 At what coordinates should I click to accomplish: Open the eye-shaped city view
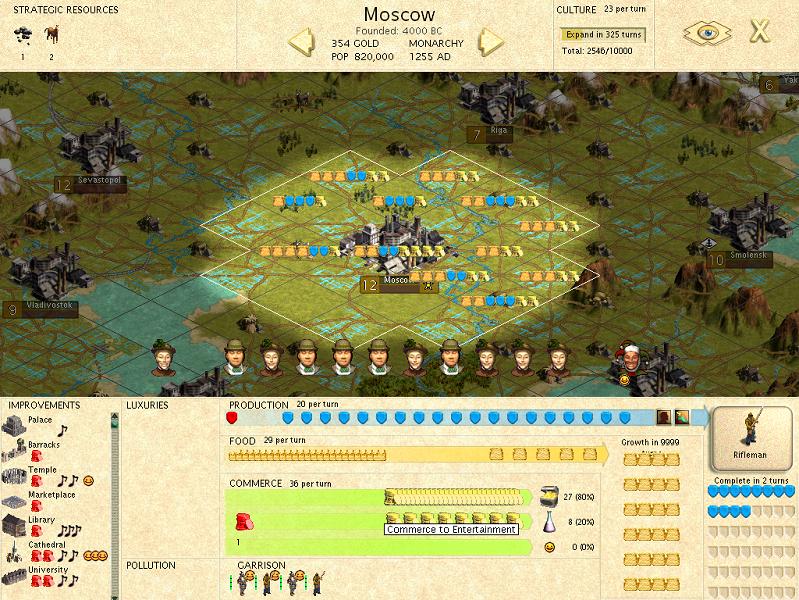707,32
